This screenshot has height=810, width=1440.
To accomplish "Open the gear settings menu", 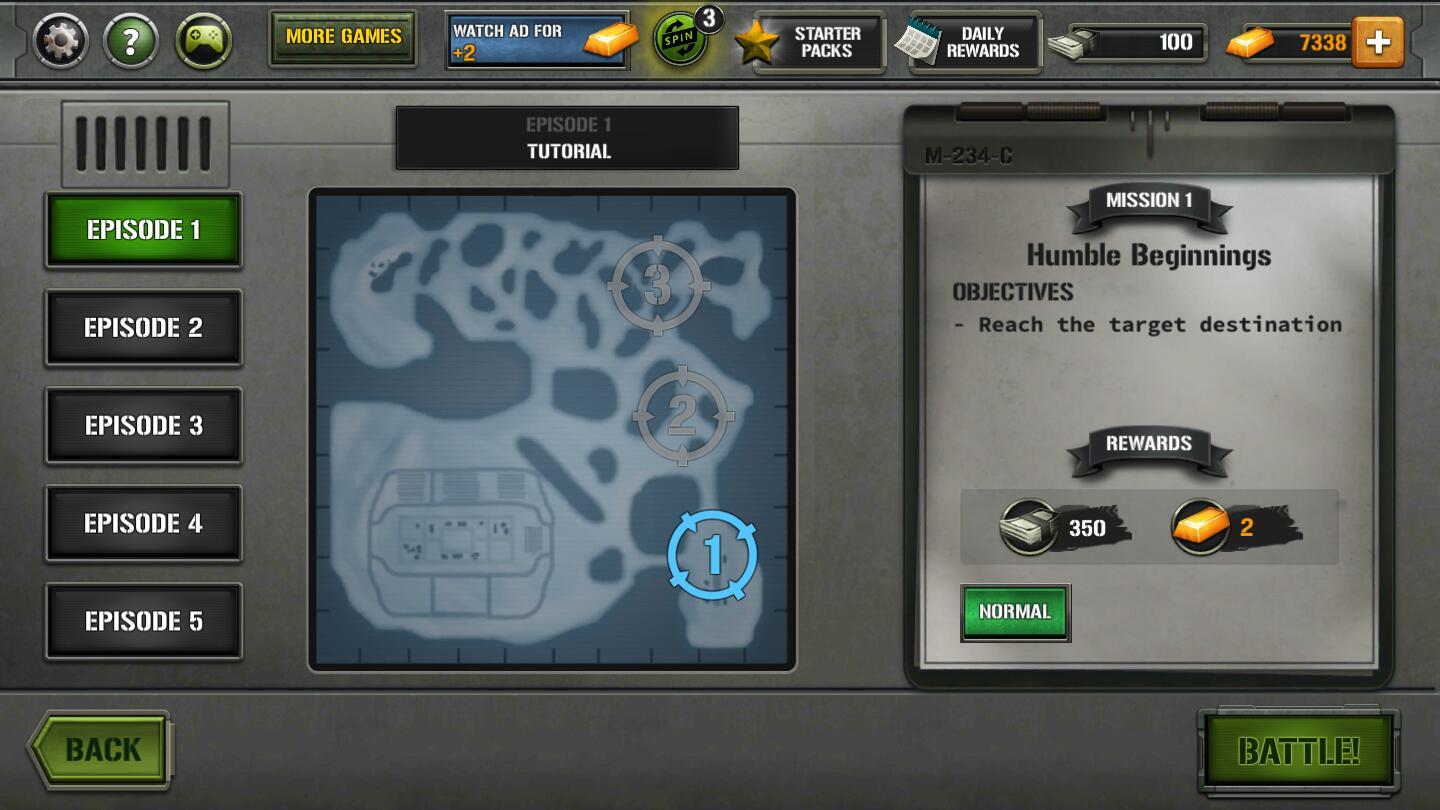I will (61, 41).
